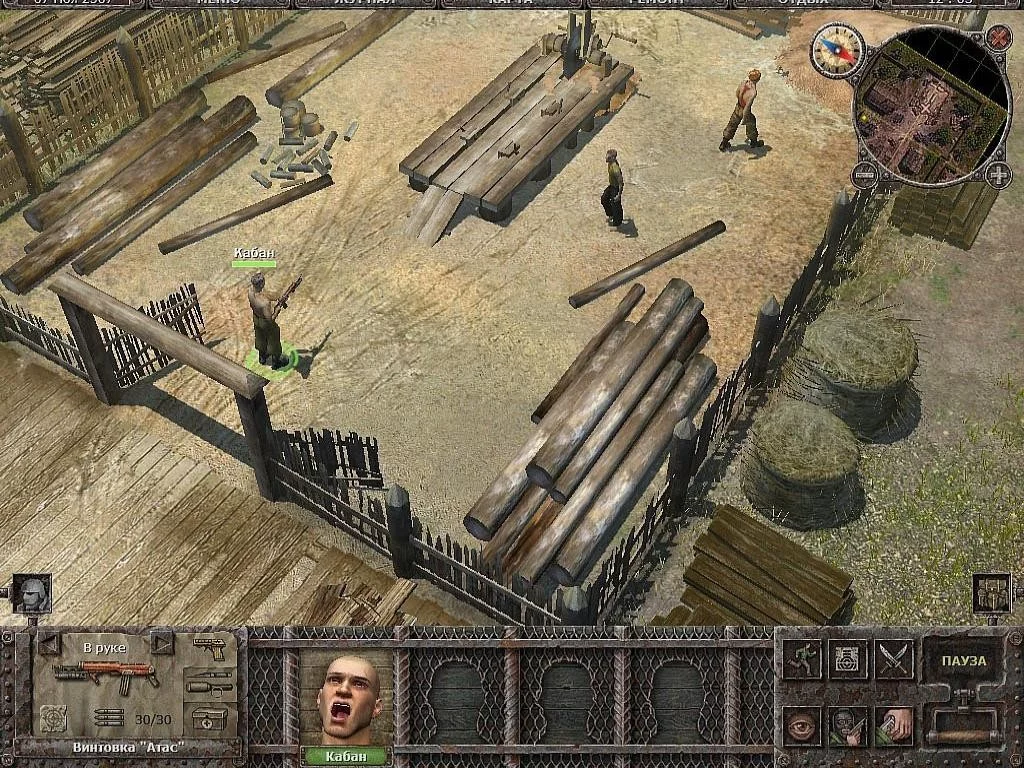1024x768 pixels.
Task: Activate the crosshair target aiming mode
Action: 848,659
